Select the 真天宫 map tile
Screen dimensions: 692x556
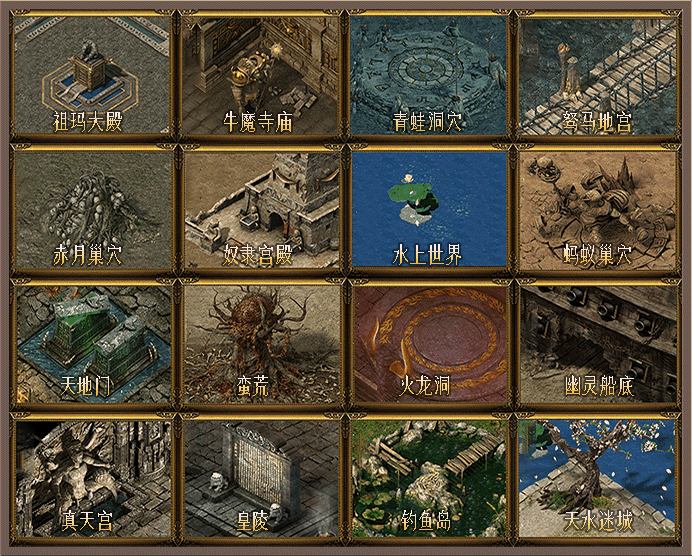click(91, 476)
